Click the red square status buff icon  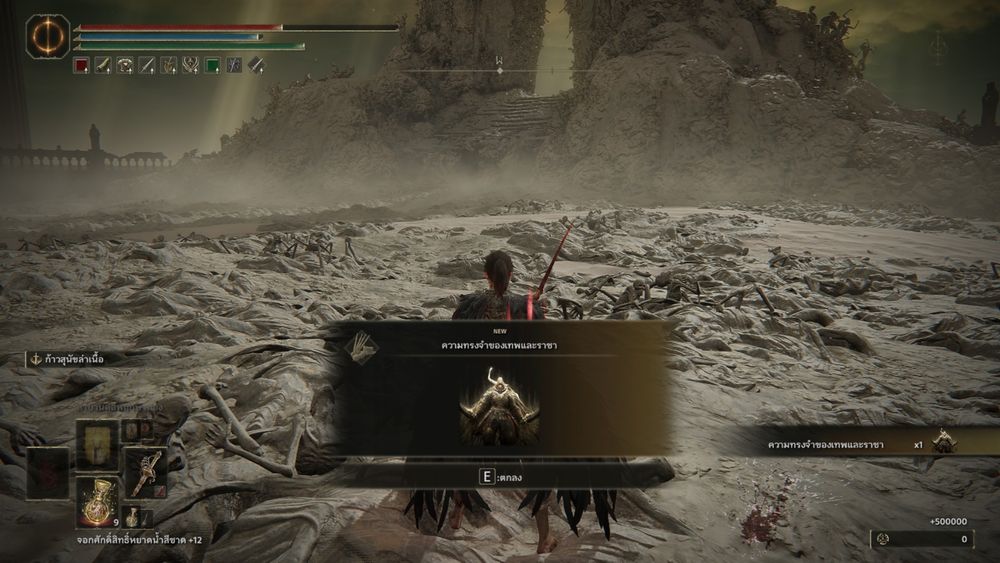point(82,65)
